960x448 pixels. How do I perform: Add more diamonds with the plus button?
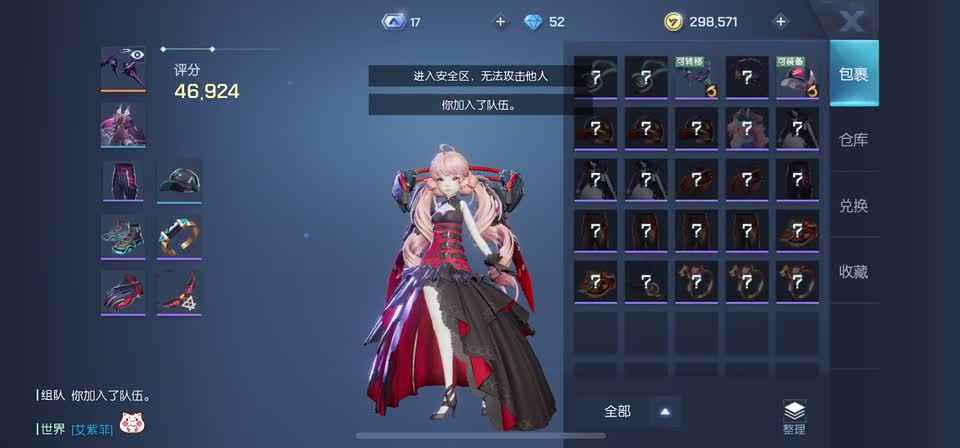coord(500,21)
